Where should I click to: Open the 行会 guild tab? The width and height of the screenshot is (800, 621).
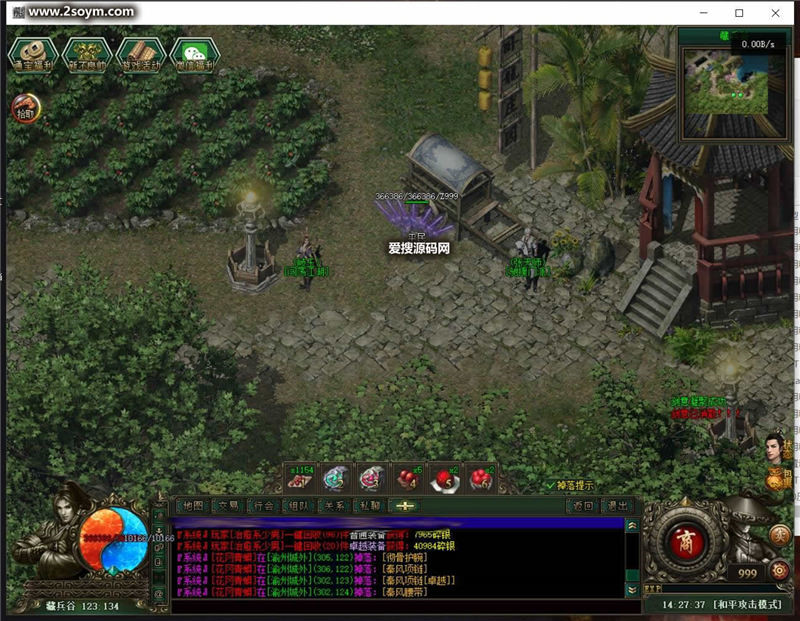coord(263,506)
